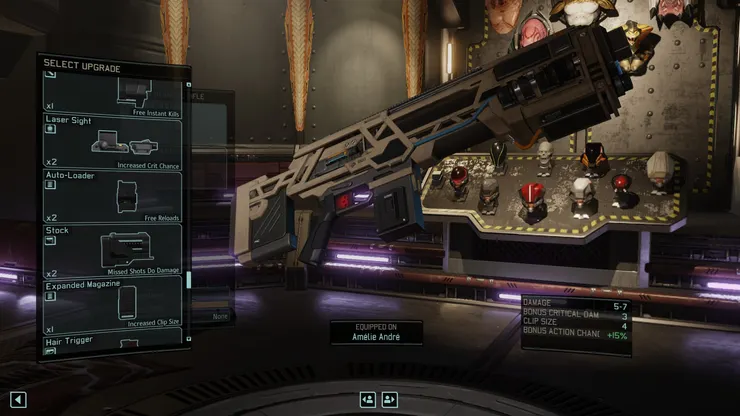
Task: Click the upgrade list scrollbar
Action: point(188,280)
